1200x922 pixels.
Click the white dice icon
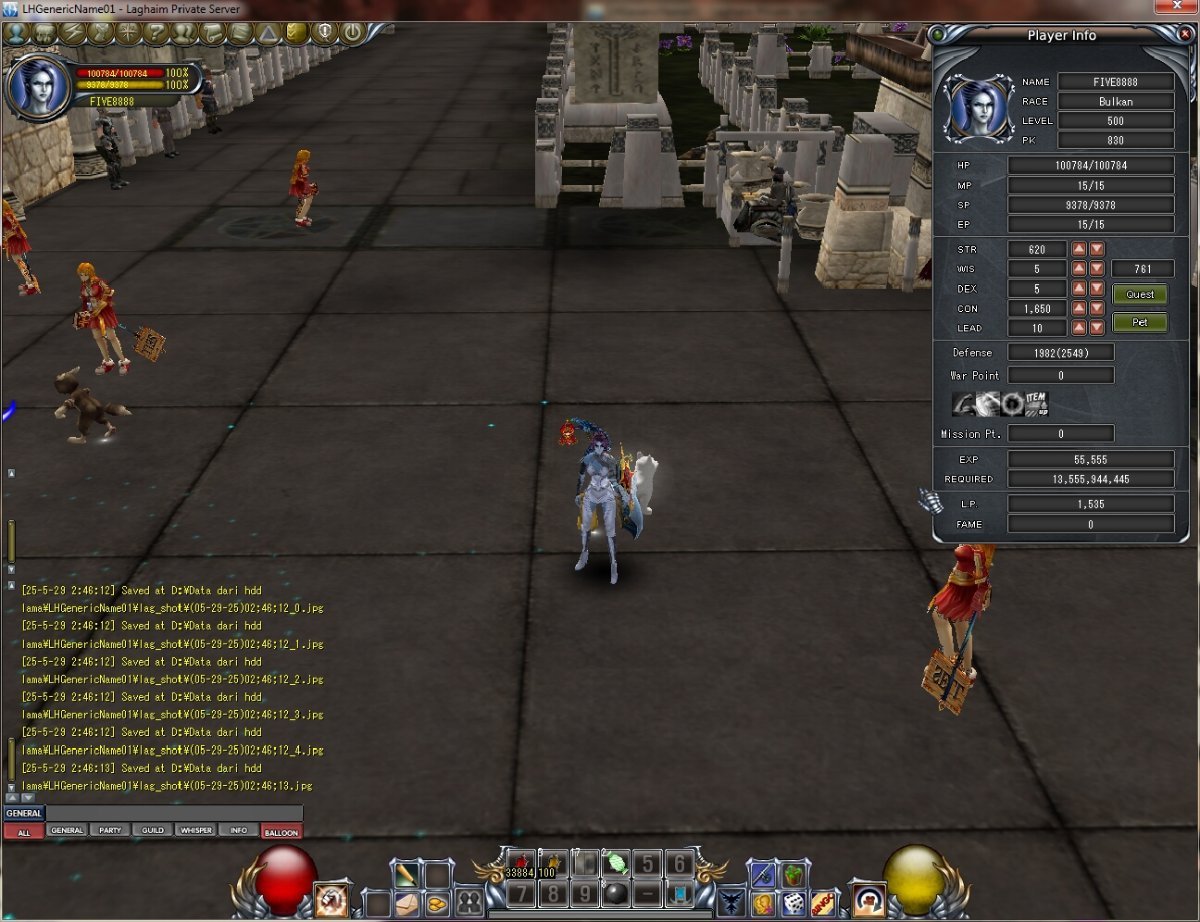coord(794,904)
